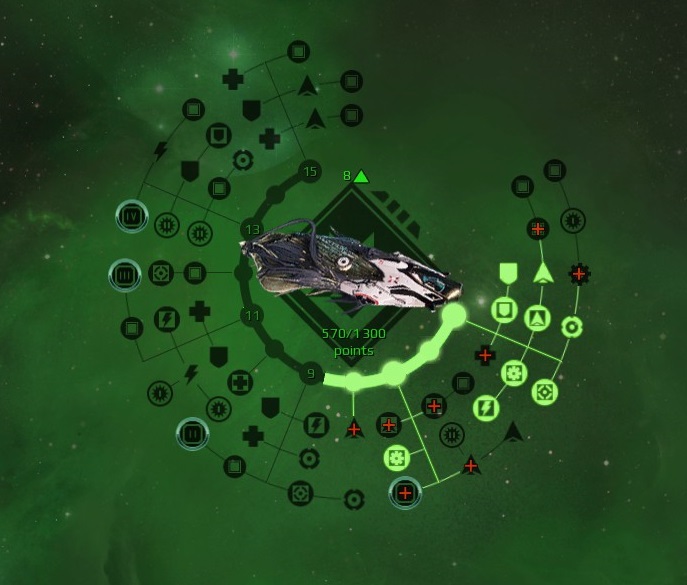Select the level 11 node
The image size is (687, 585).
[252, 316]
